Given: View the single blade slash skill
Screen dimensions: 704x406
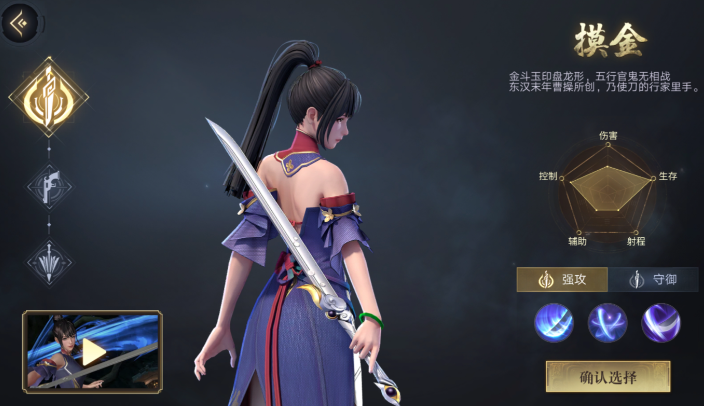Looking at the screenshot, I should (x=554, y=323).
